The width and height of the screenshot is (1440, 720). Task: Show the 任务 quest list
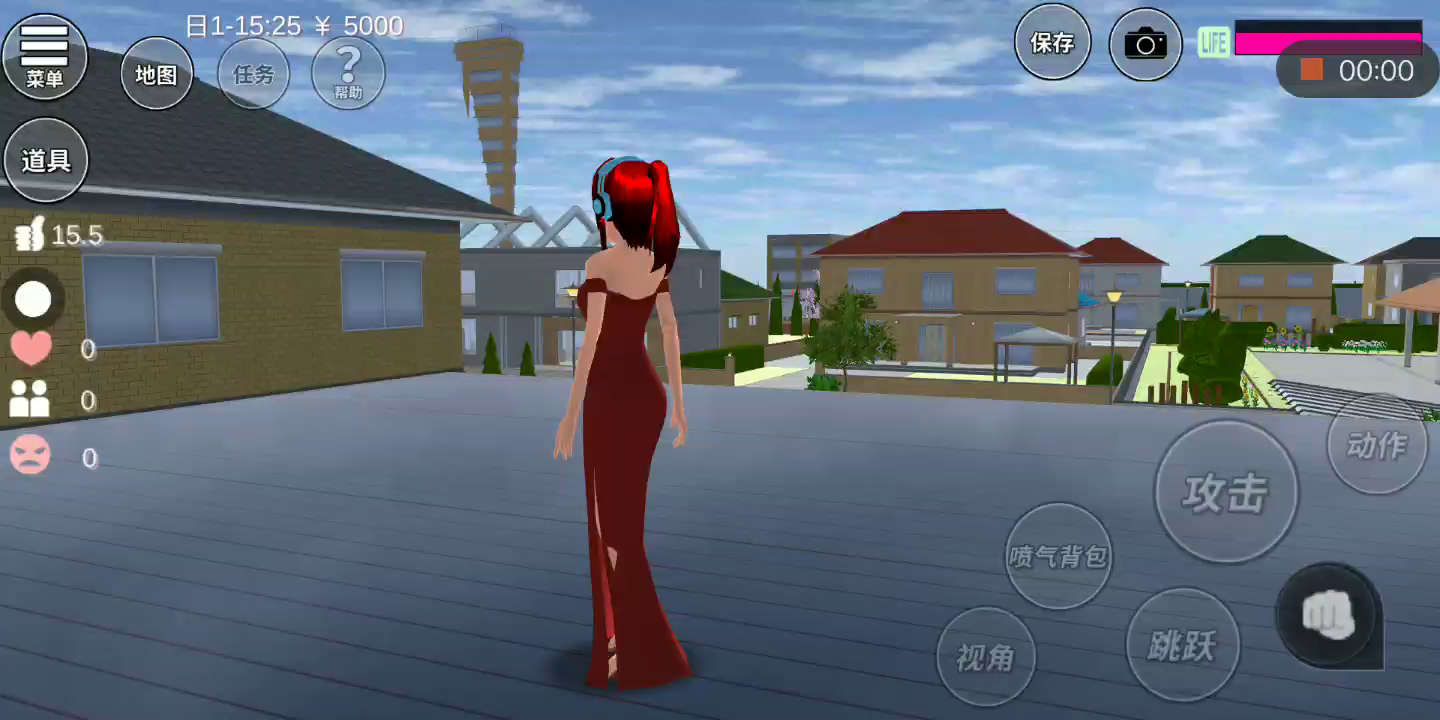coord(253,74)
